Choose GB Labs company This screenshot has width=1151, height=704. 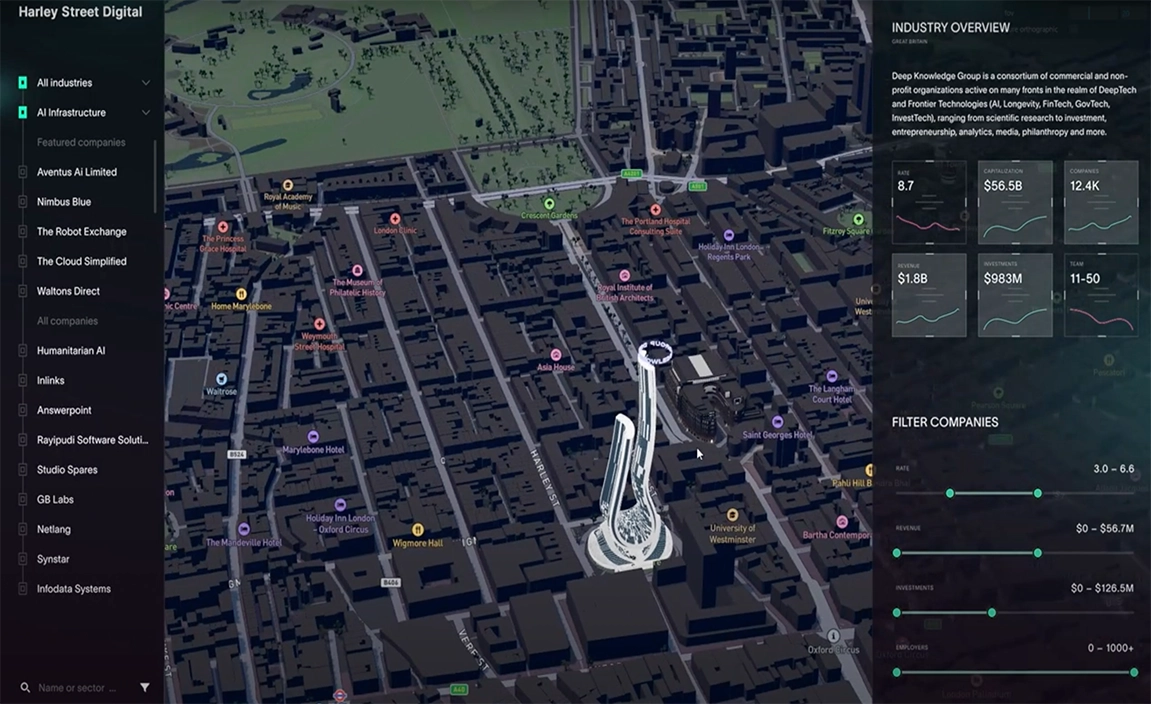(x=55, y=500)
